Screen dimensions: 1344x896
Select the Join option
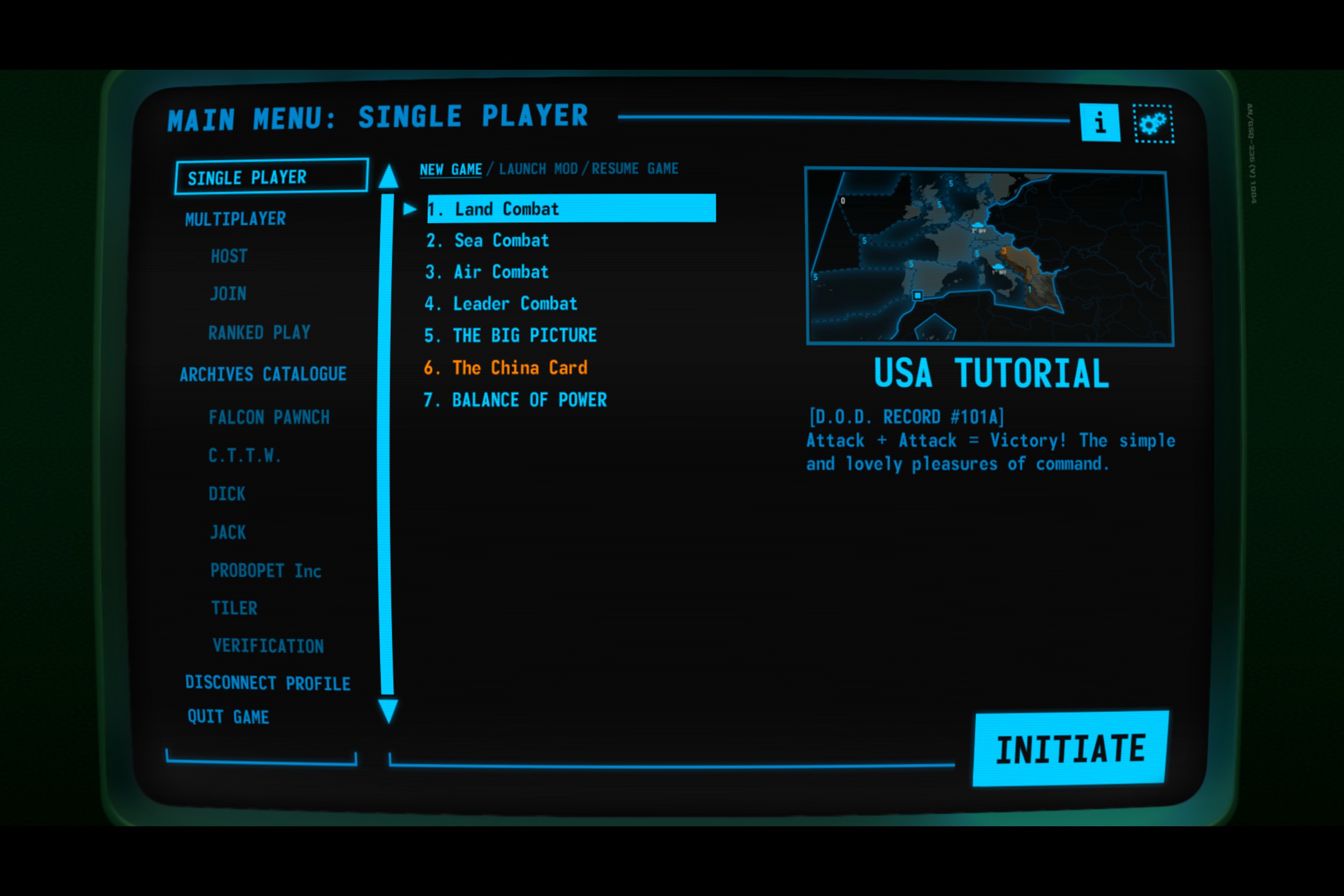[228, 294]
